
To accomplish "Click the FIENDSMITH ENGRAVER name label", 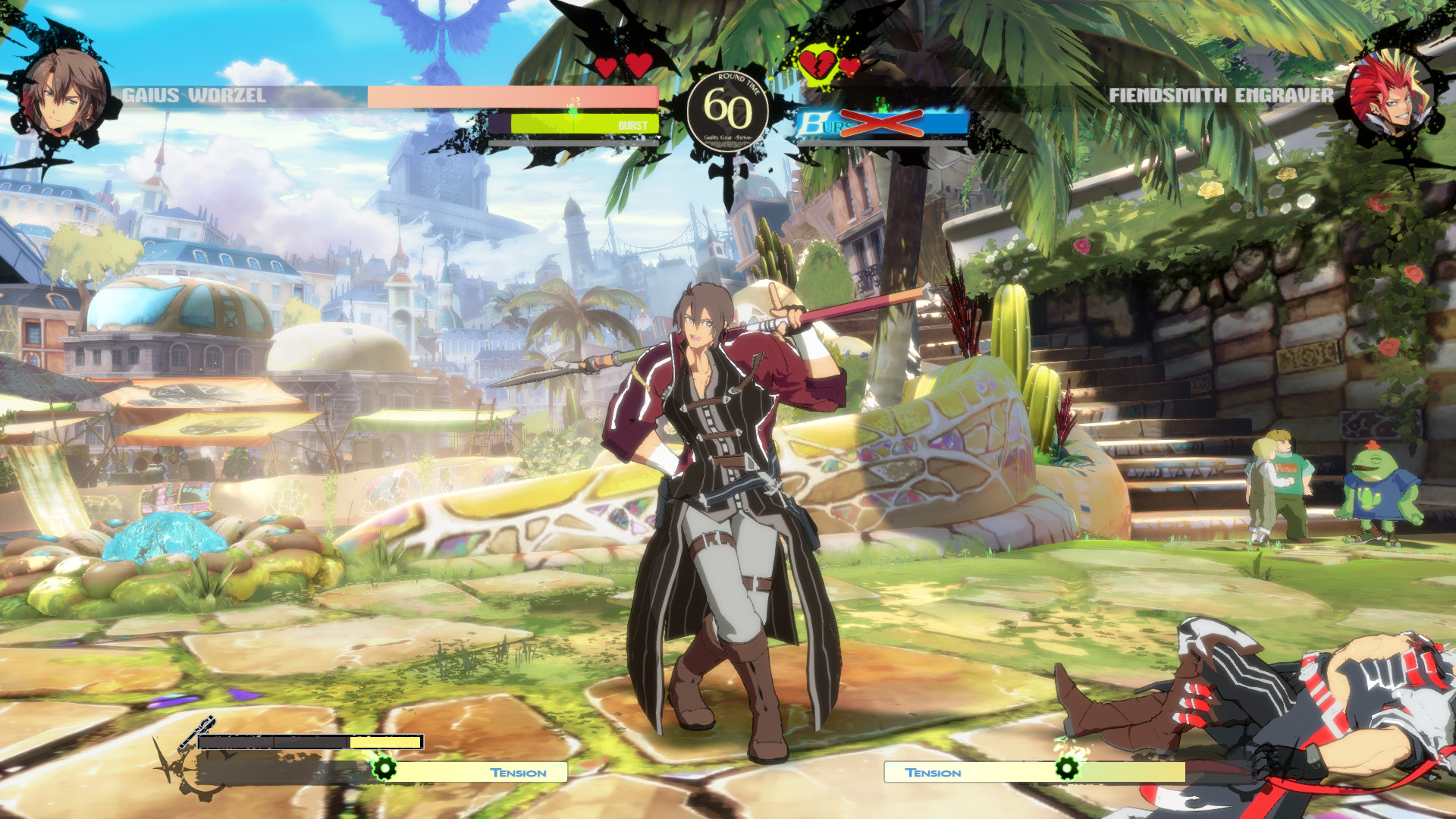I will click(x=1221, y=96).
